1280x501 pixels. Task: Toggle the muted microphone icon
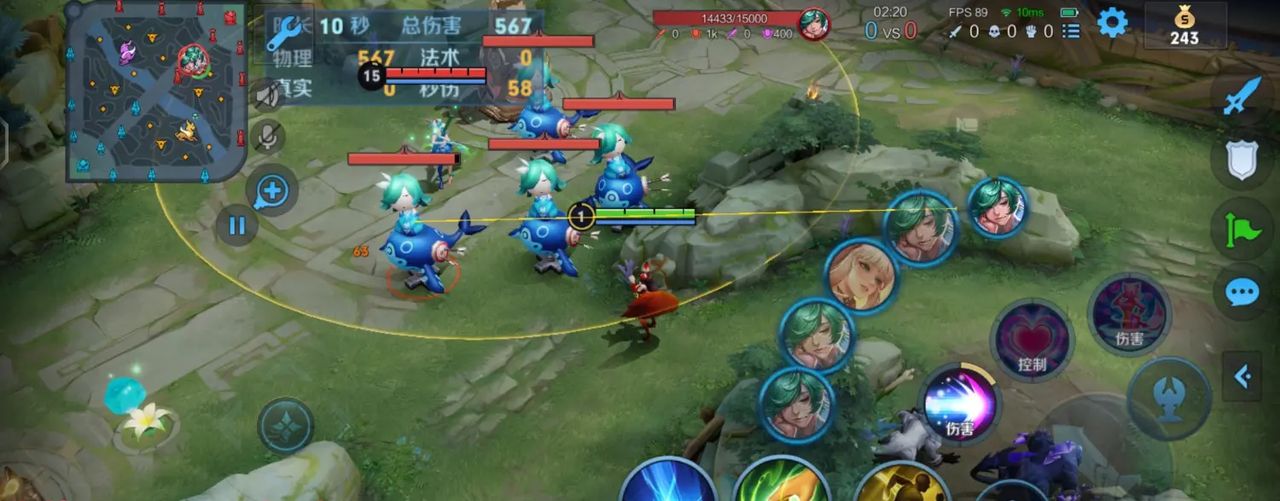[266, 136]
